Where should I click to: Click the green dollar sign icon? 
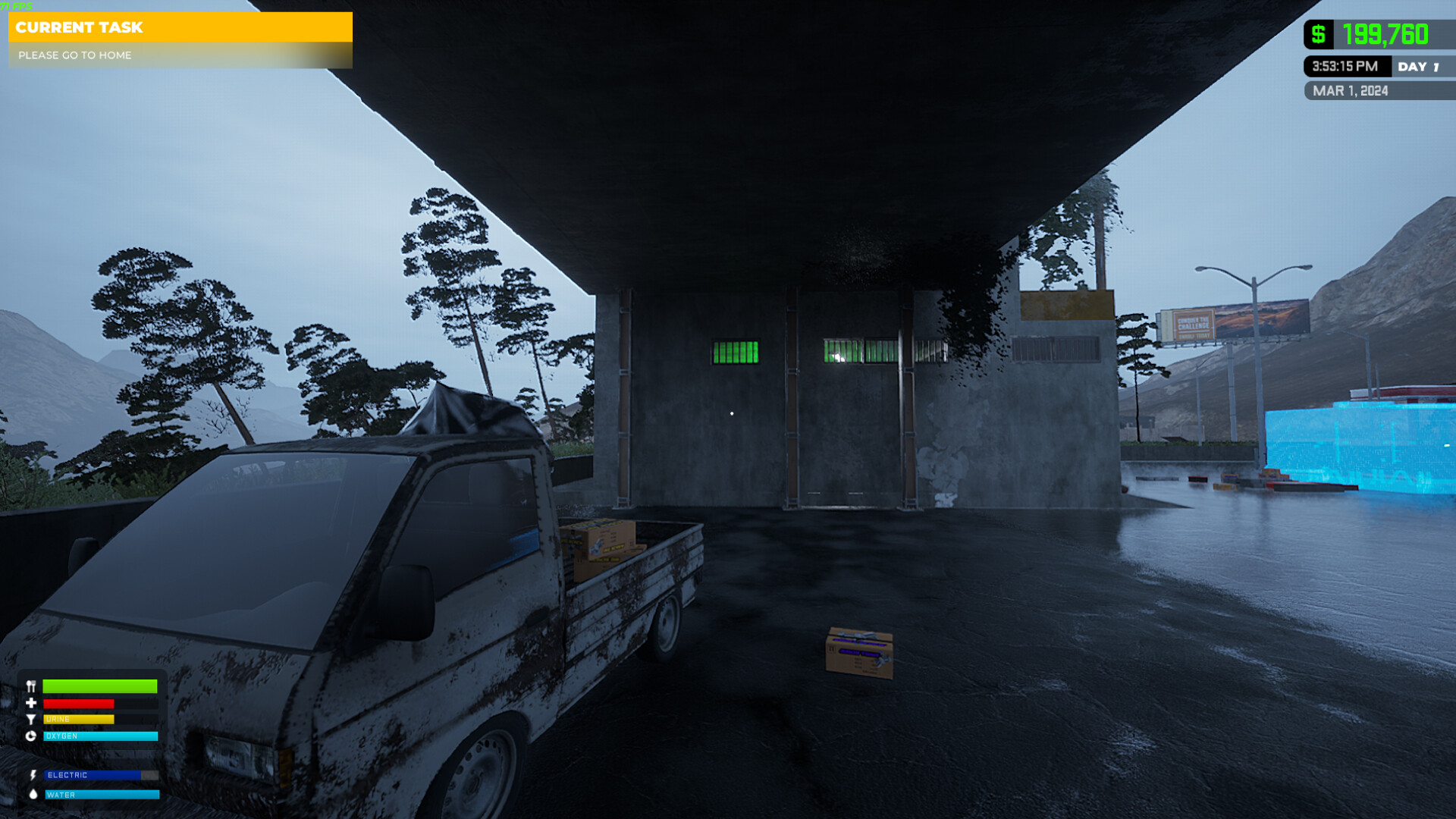tap(1319, 33)
